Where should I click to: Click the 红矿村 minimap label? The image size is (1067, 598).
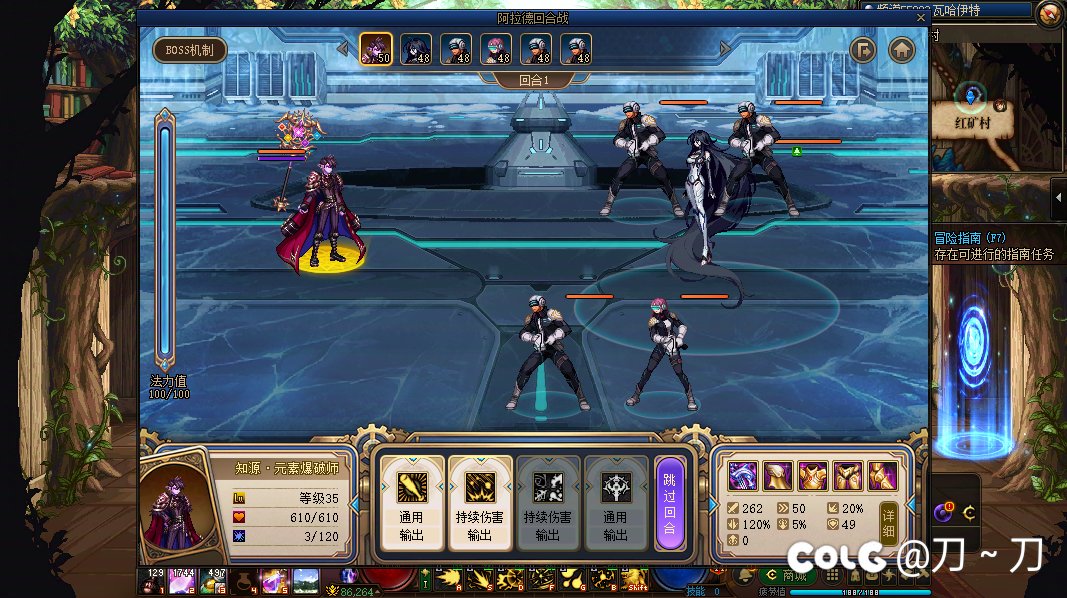(972, 123)
